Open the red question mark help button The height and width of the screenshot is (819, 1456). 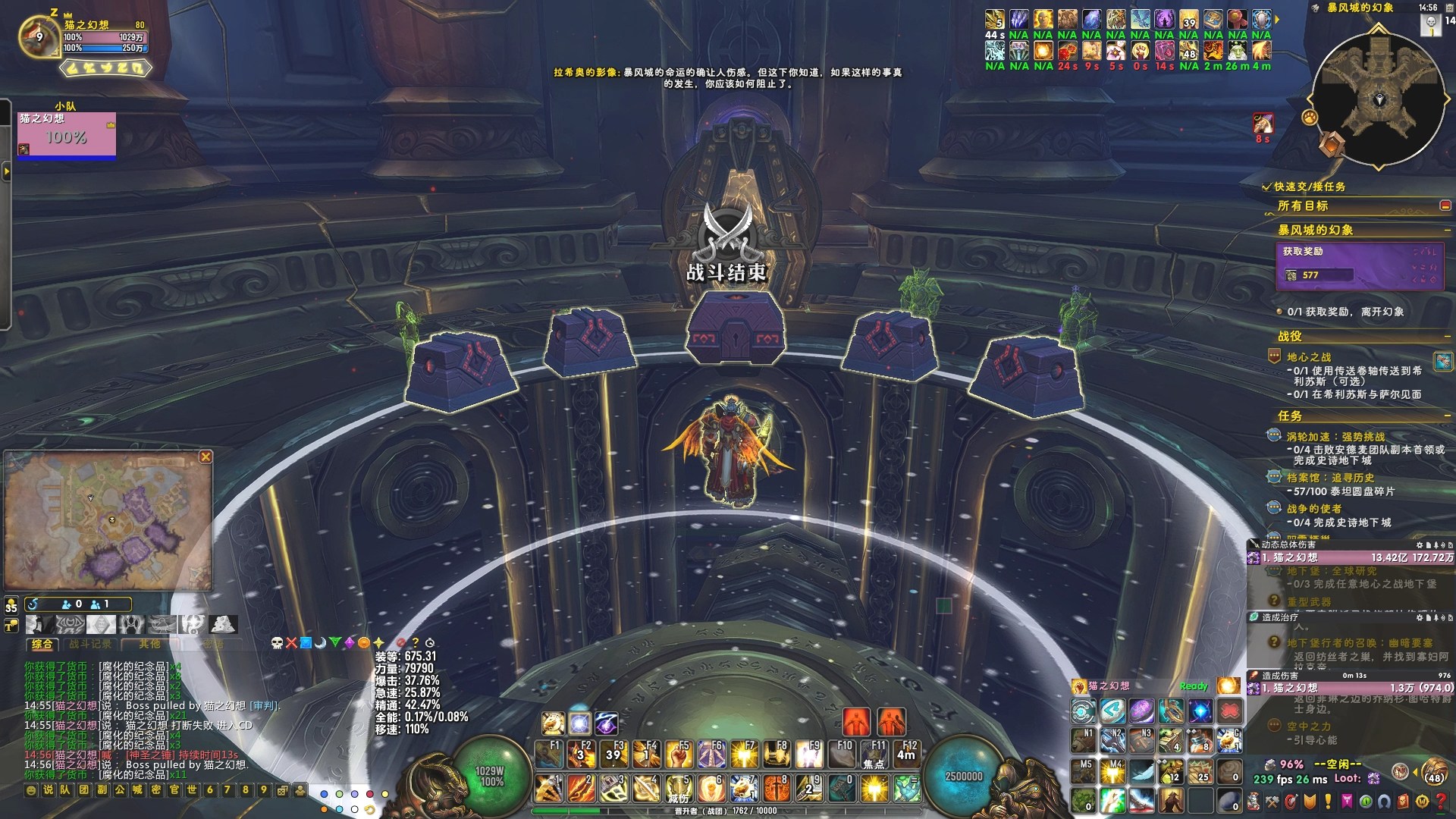click(x=1441, y=801)
